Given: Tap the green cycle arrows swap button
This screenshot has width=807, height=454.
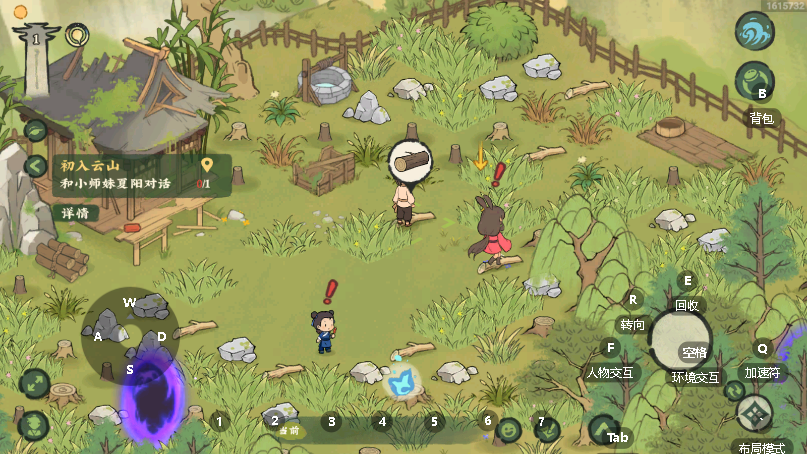Looking at the screenshot, I should tap(736, 391).
